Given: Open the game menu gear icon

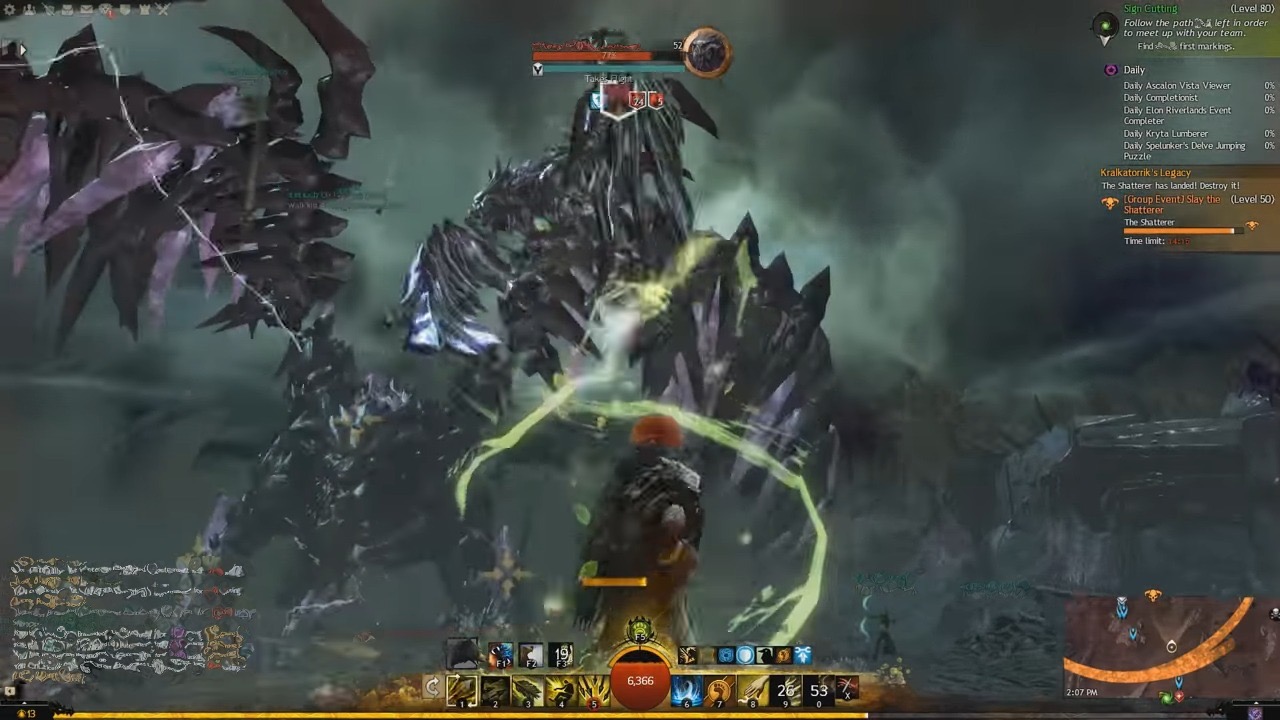Looking at the screenshot, I should pos(10,10).
